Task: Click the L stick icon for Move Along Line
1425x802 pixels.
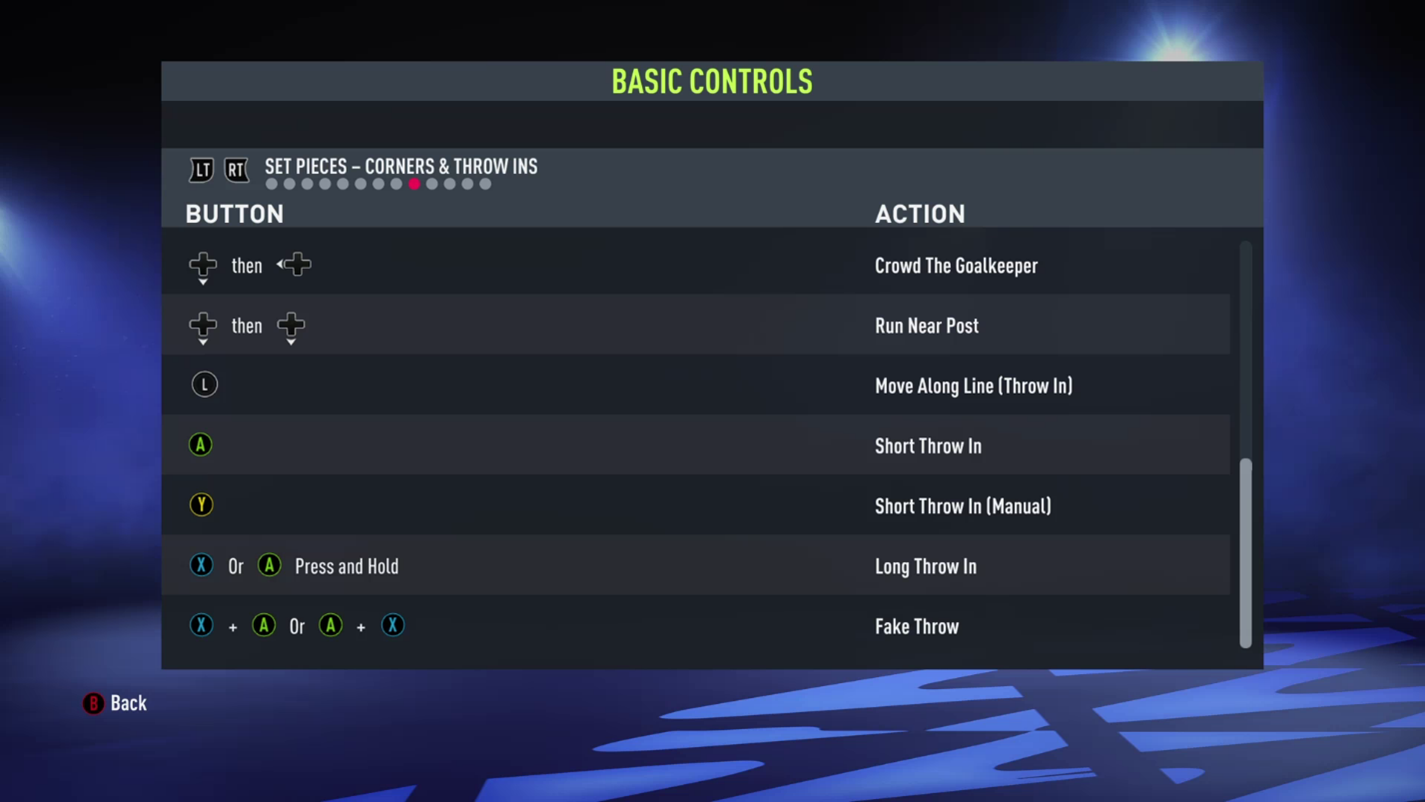Action: pos(204,384)
